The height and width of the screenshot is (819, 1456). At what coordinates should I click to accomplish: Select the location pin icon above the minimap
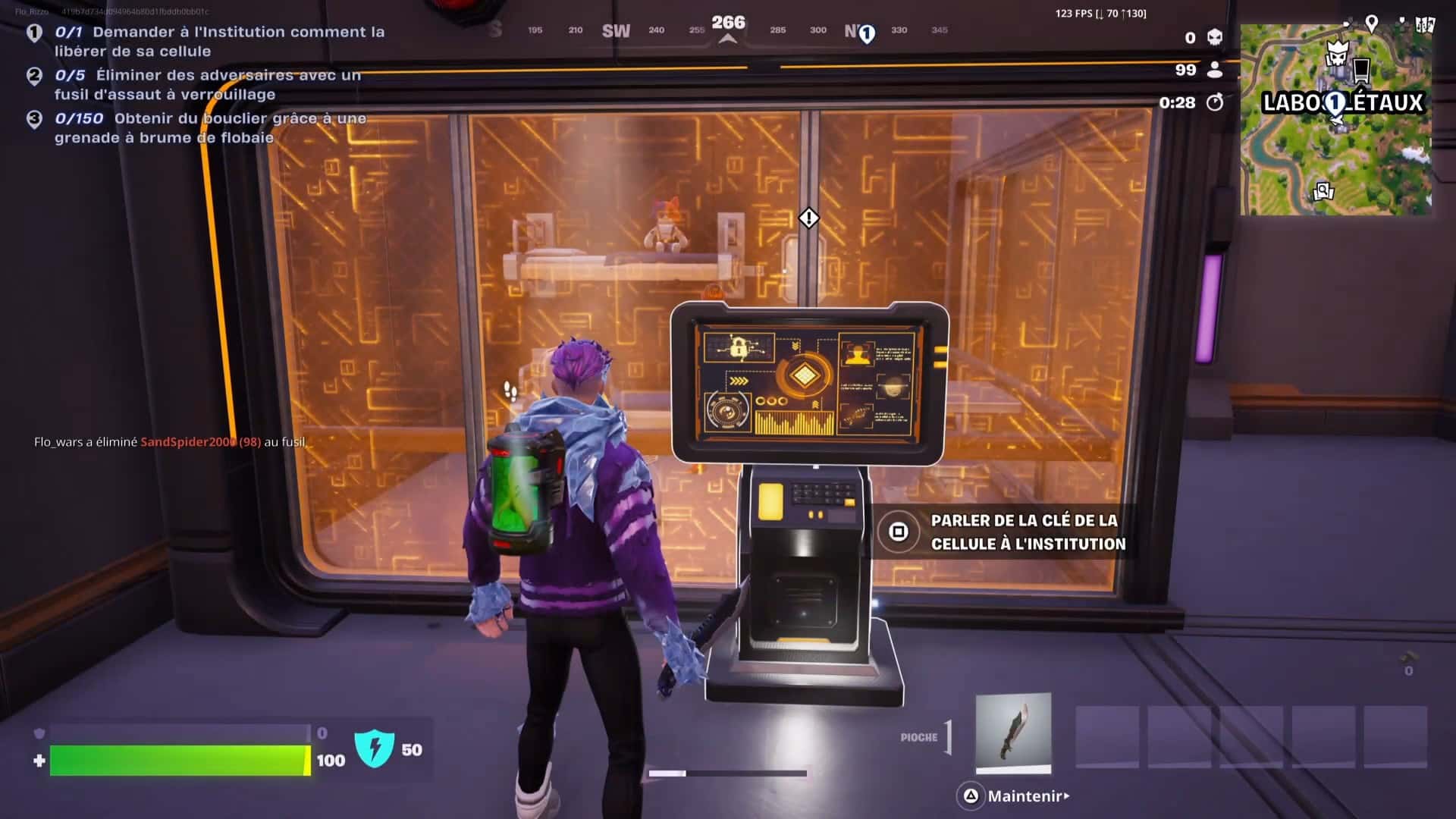(x=1371, y=24)
